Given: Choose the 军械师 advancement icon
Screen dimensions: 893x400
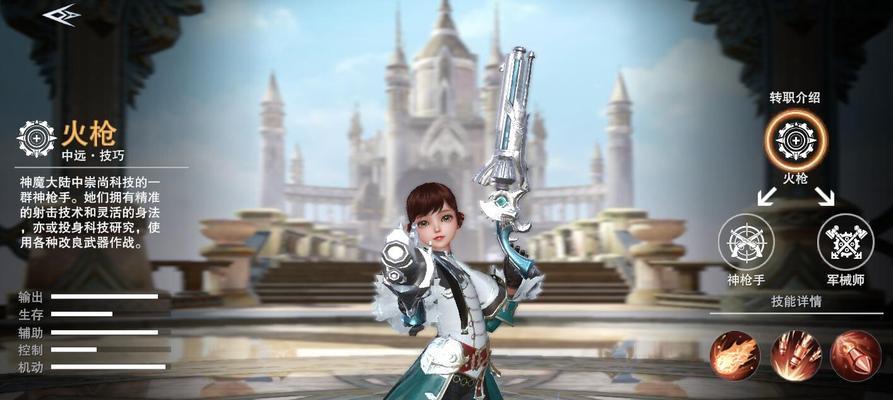Looking at the screenshot, I should (x=845, y=242).
